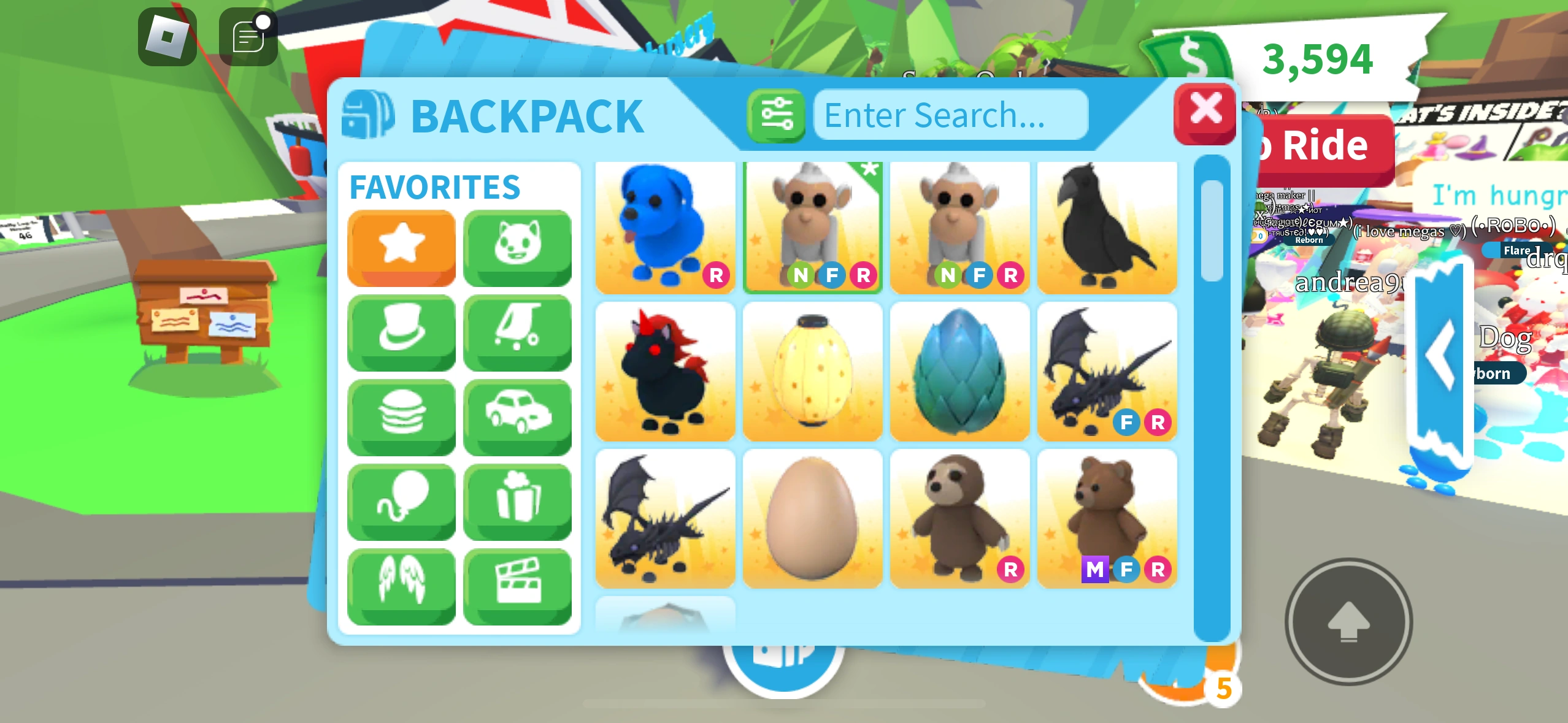The image size is (1568, 723).
Task: Open the pet wear wings category
Action: (402, 583)
